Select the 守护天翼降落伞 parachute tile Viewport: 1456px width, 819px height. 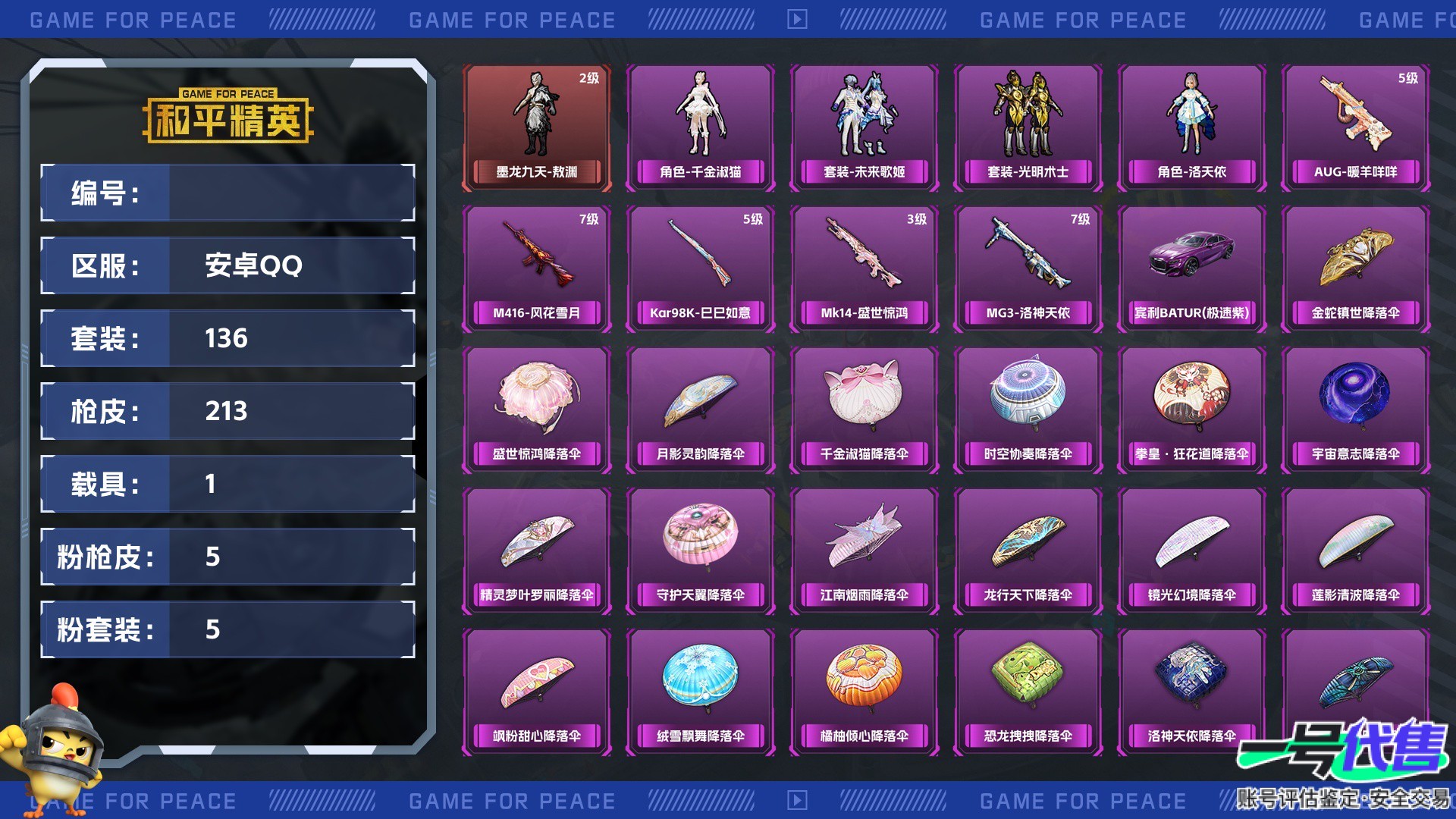click(x=701, y=551)
